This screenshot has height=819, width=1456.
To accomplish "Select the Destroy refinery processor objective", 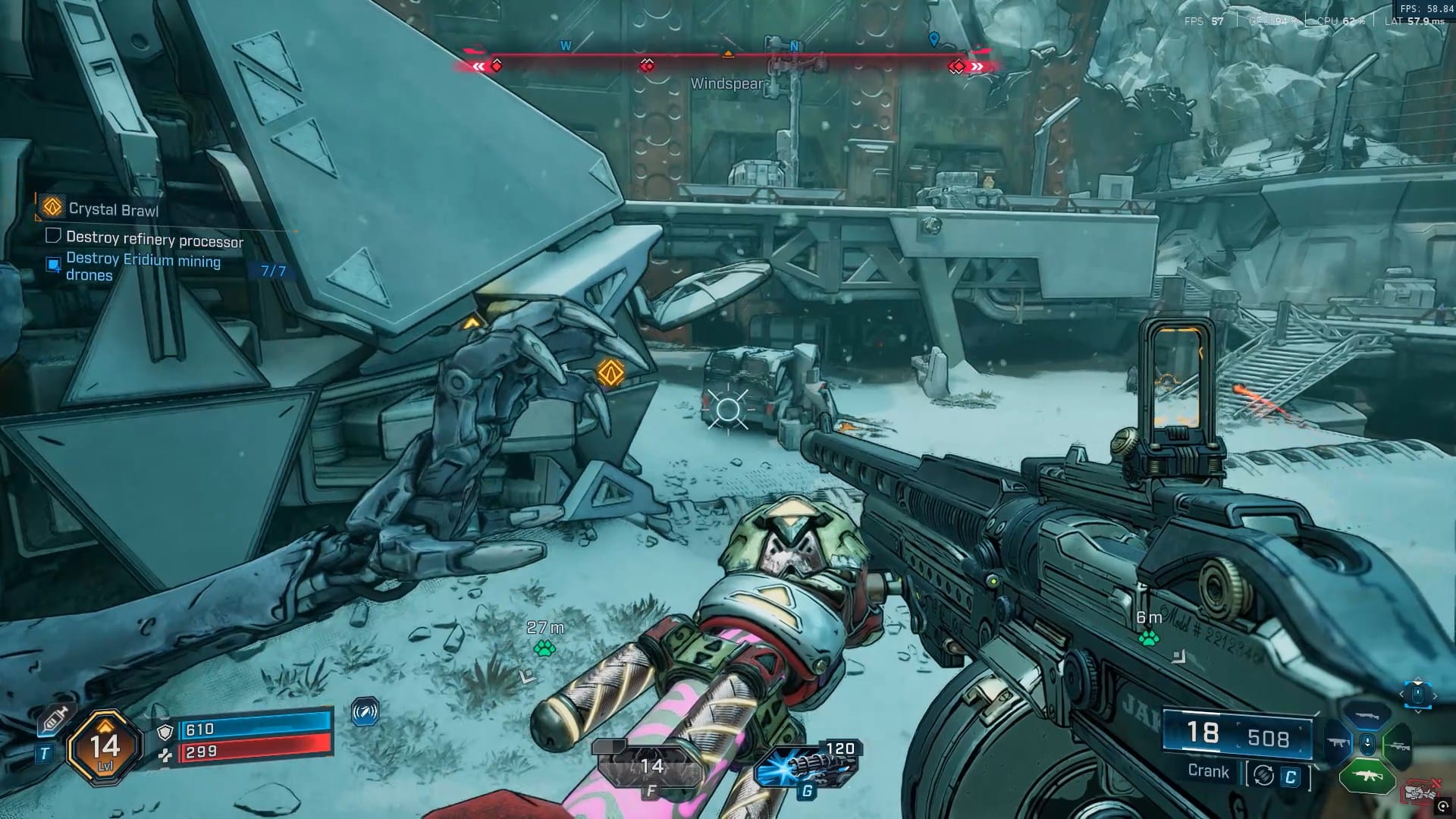I will pos(154,240).
